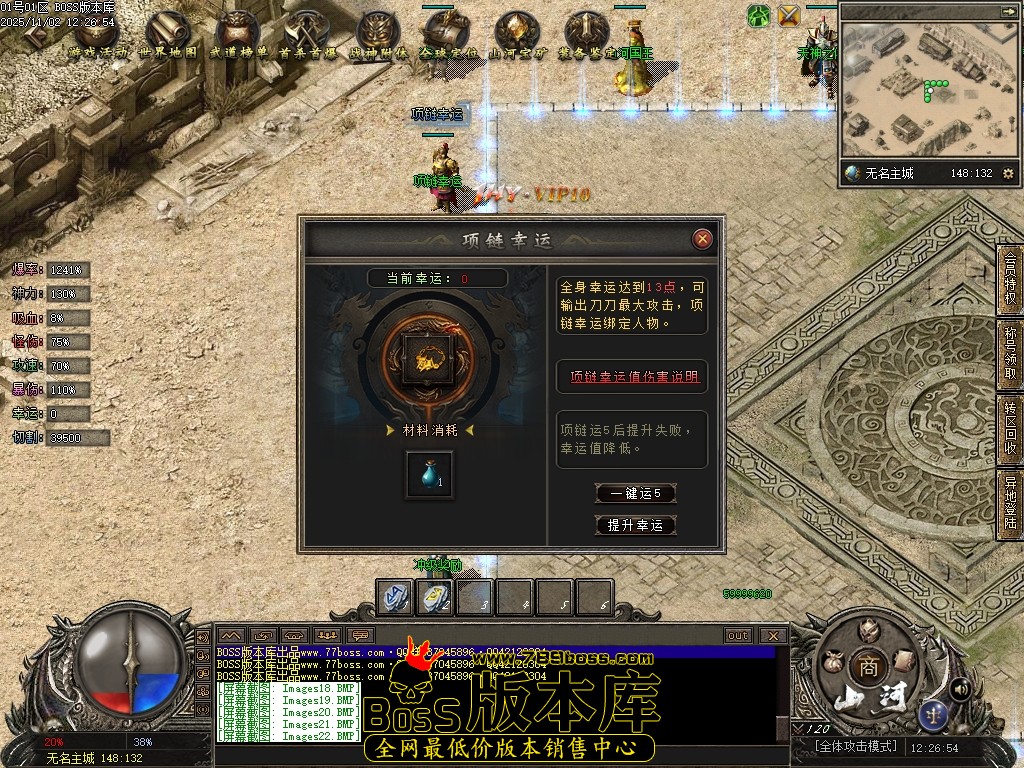Open the 世界地图 world map icon
The image size is (1024, 768).
(x=168, y=34)
